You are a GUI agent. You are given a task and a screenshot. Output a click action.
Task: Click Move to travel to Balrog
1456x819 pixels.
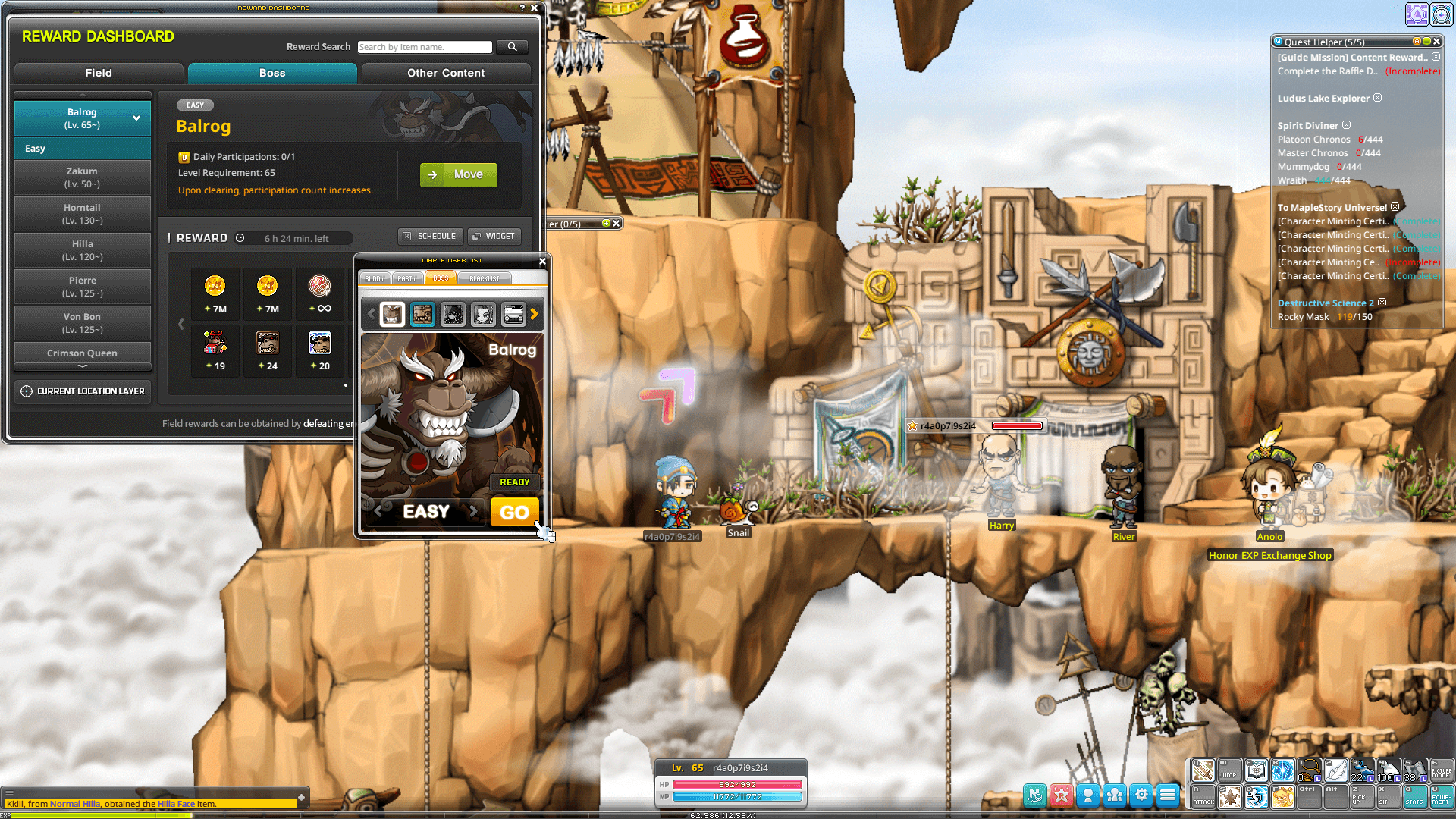click(x=458, y=174)
